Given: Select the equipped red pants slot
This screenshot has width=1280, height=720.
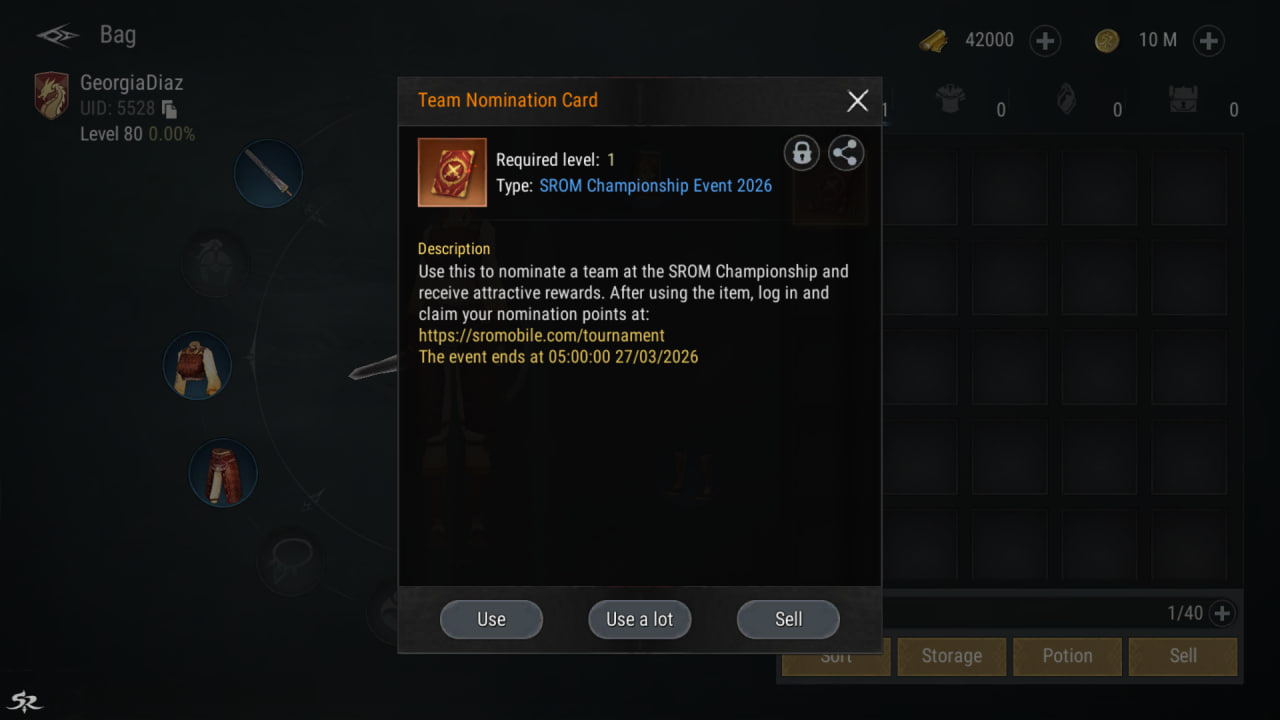Looking at the screenshot, I should click(223, 473).
